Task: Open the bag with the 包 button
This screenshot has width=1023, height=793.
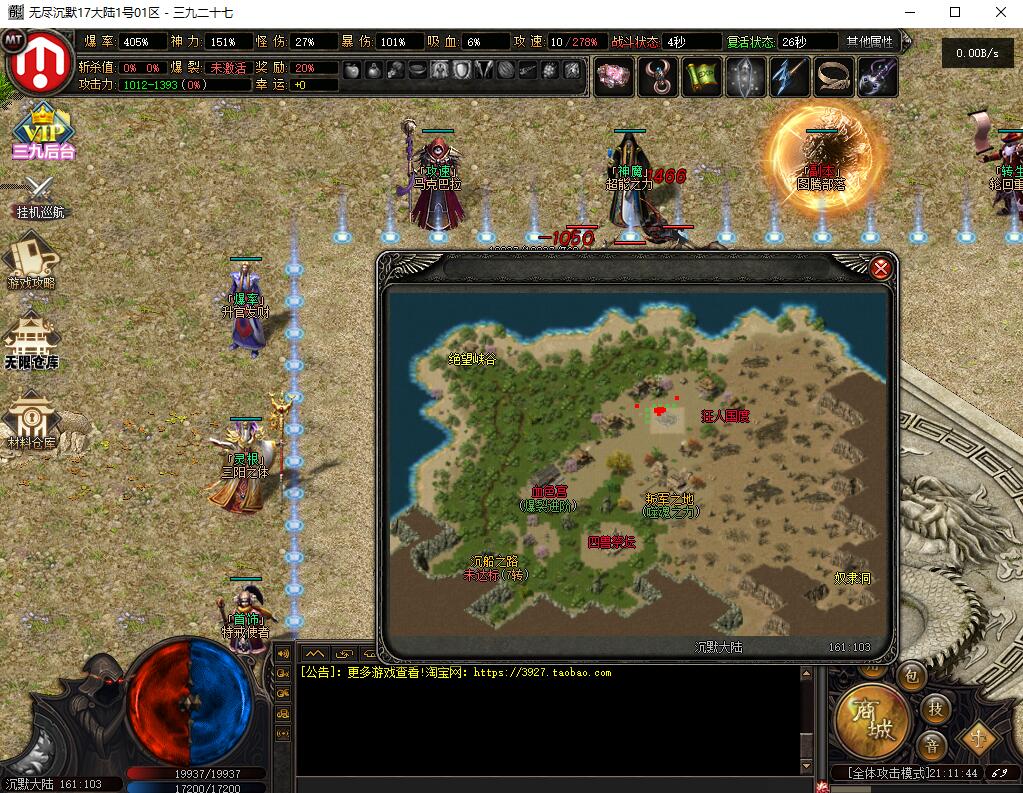Action: [x=911, y=676]
